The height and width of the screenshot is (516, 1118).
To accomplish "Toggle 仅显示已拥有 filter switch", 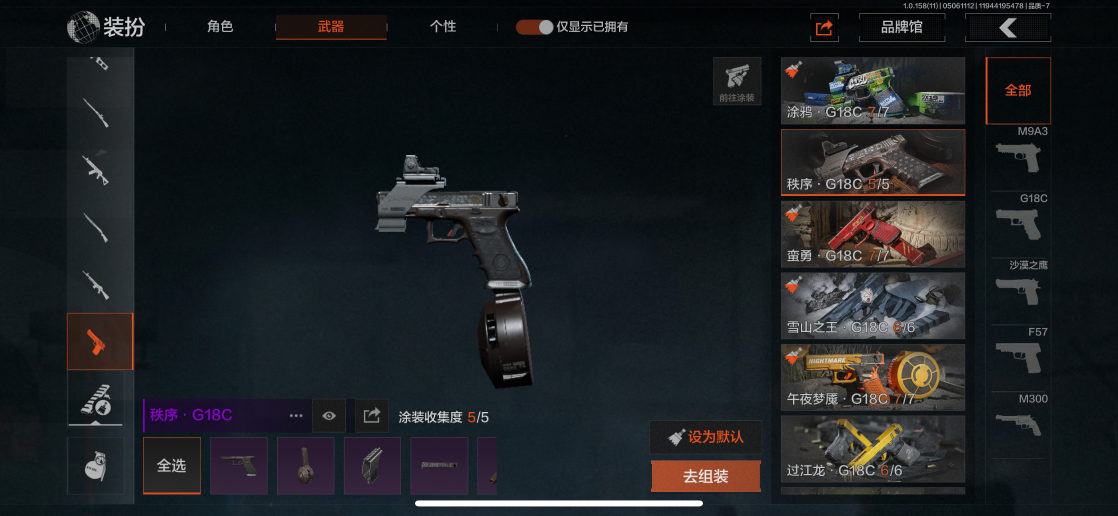I will [x=535, y=27].
